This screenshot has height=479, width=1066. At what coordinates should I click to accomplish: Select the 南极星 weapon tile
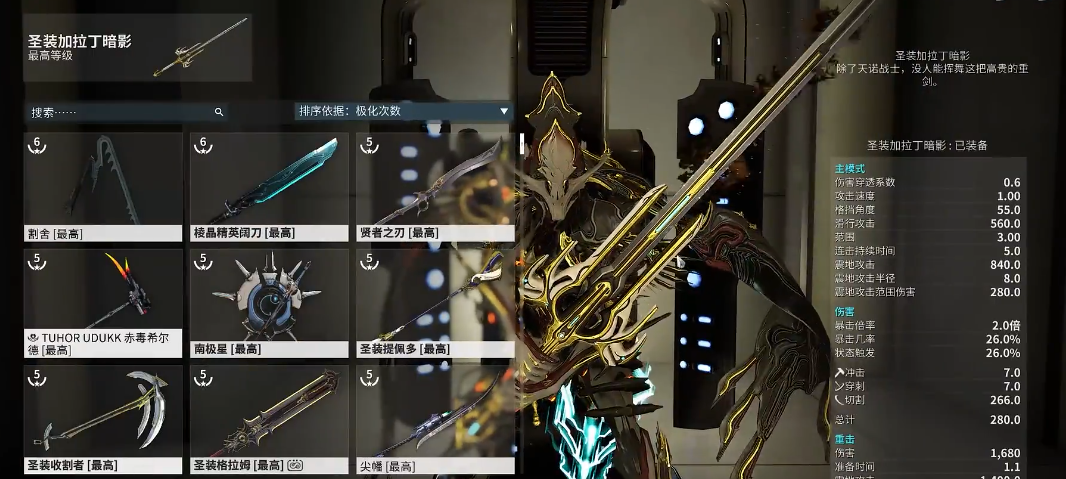[269, 303]
